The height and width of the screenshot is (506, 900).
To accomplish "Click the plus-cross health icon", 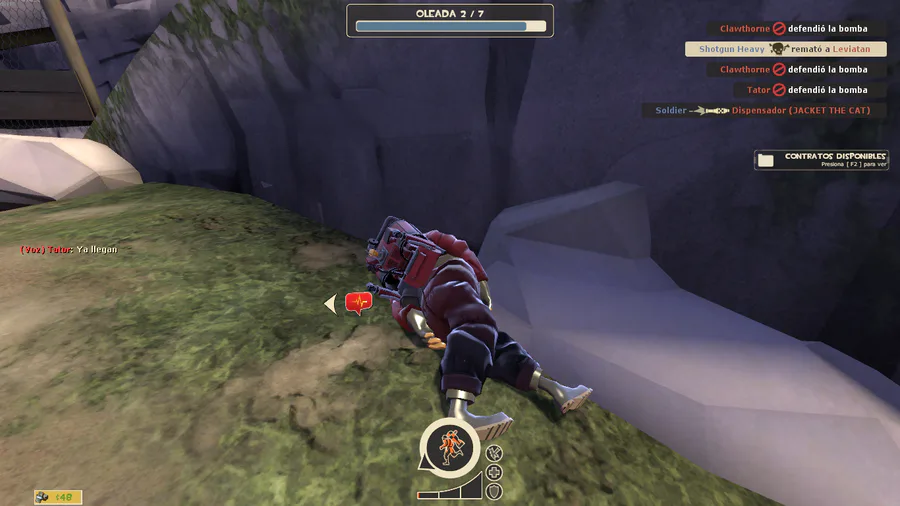I will (494, 472).
